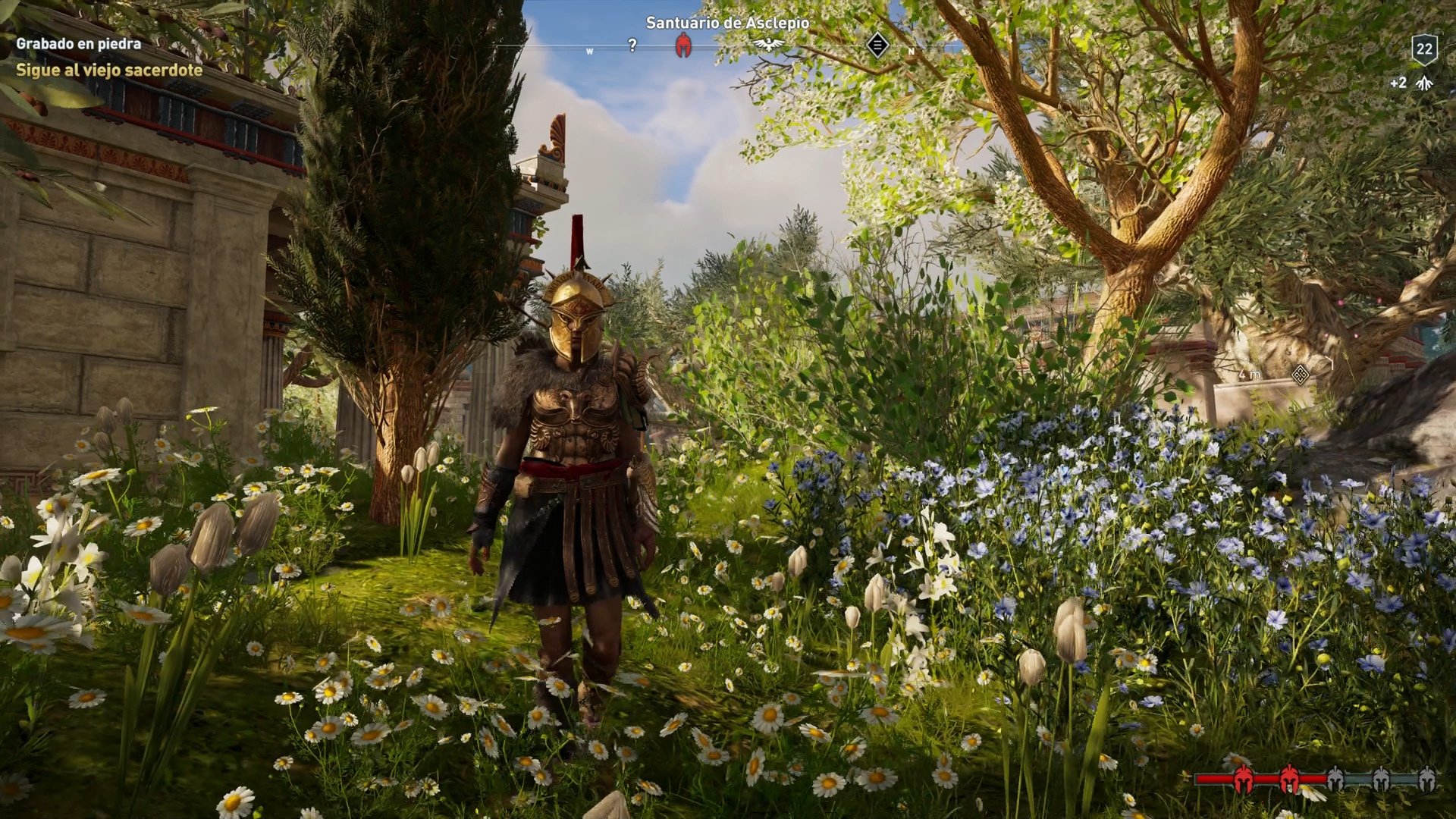
Task: Select the Santuario de Asclepio location title
Action: pos(726,24)
